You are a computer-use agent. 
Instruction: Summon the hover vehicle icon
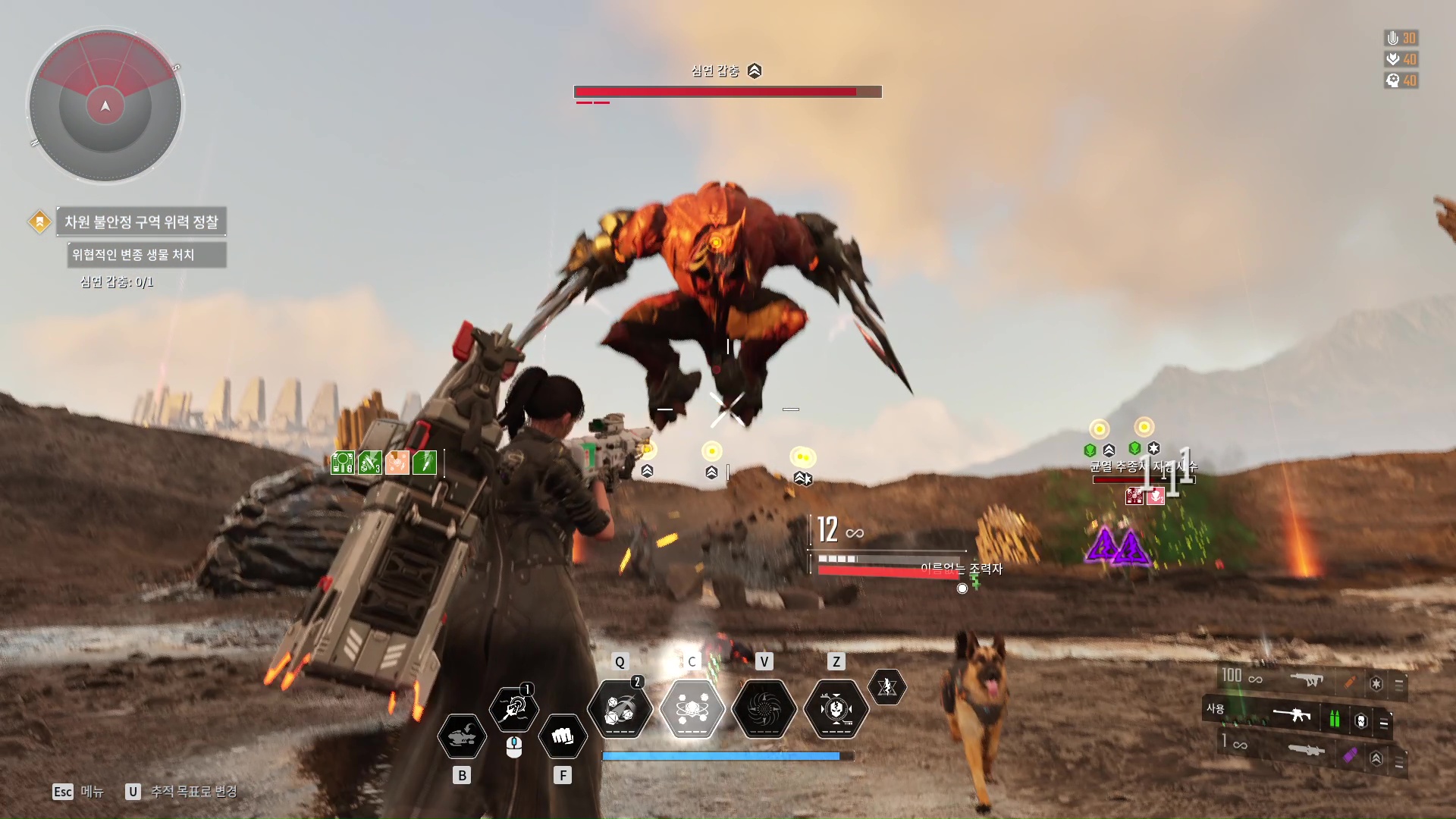(462, 736)
